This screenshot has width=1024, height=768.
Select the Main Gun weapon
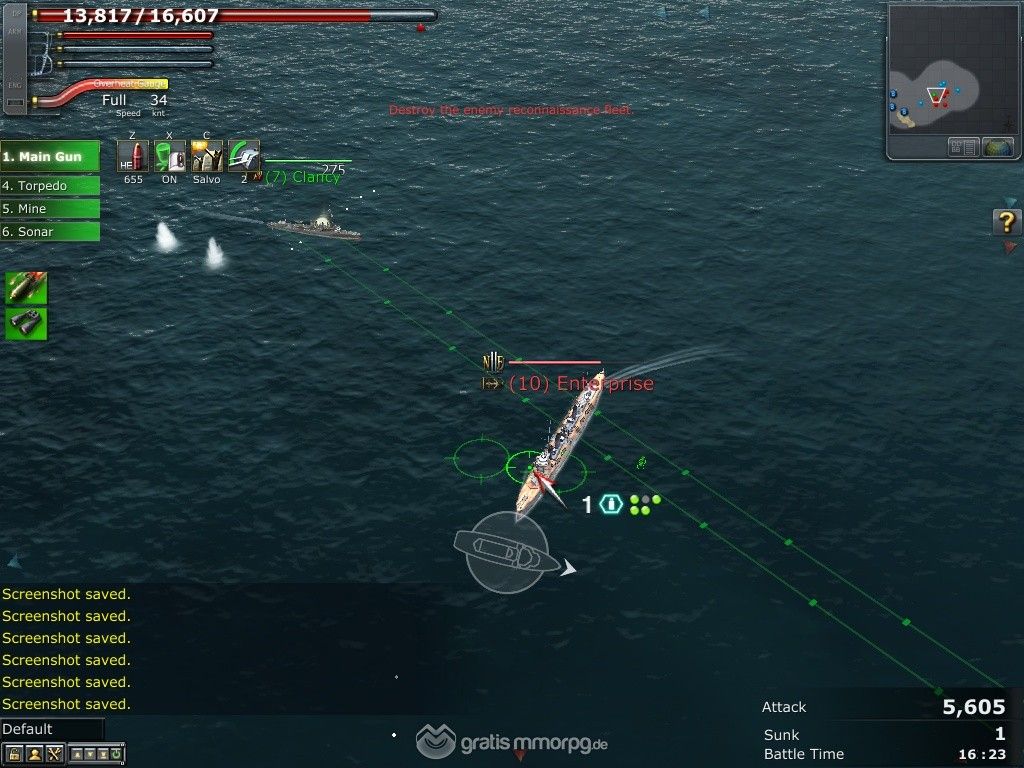pyautogui.click(x=50, y=157)
